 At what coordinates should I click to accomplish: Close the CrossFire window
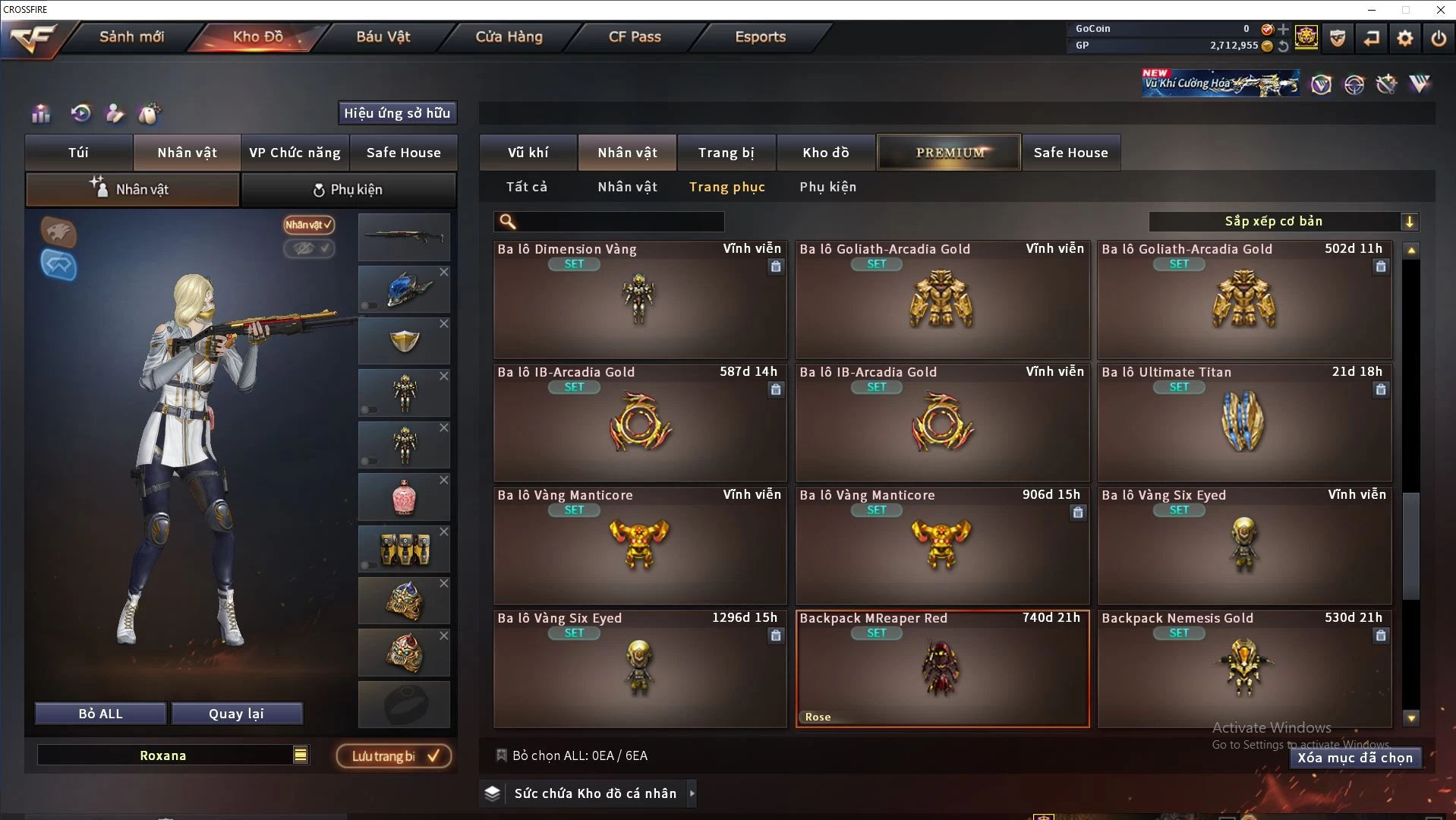(x=1440, y=10)
